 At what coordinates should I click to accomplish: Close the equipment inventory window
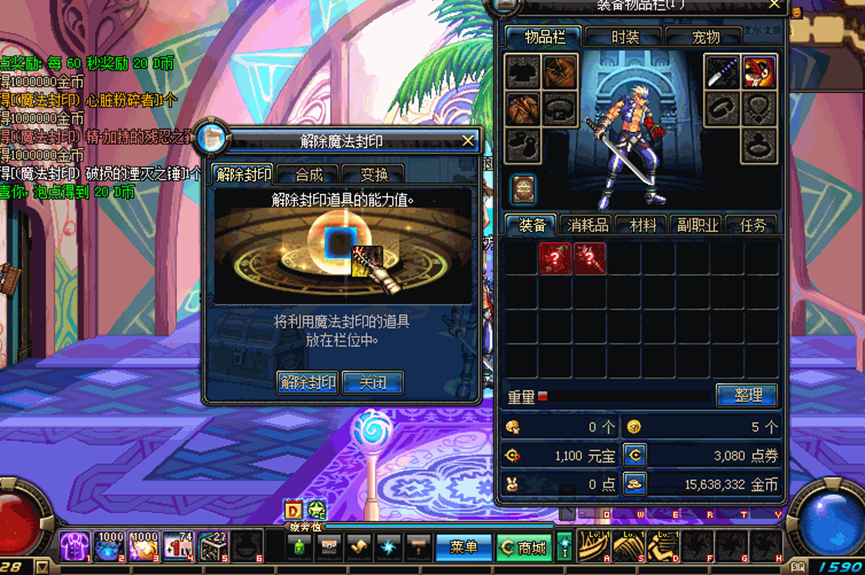775,6
